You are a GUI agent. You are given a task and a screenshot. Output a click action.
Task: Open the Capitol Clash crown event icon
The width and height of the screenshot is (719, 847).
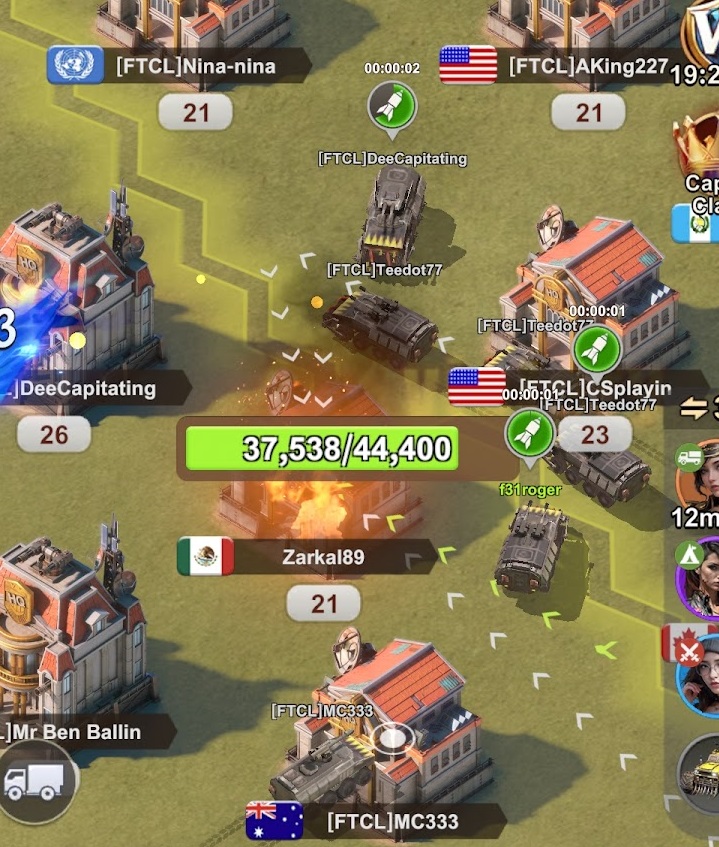(700, 148)
